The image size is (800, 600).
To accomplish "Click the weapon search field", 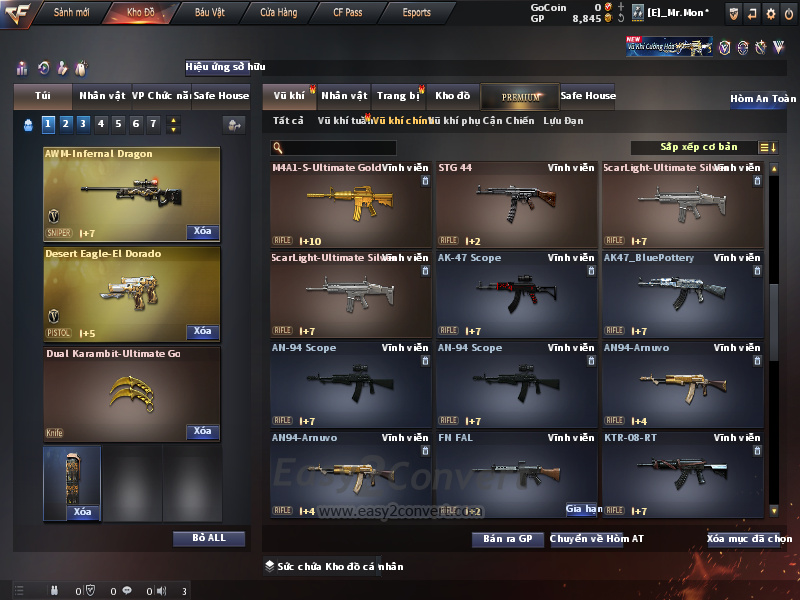I will coord(342,148).
